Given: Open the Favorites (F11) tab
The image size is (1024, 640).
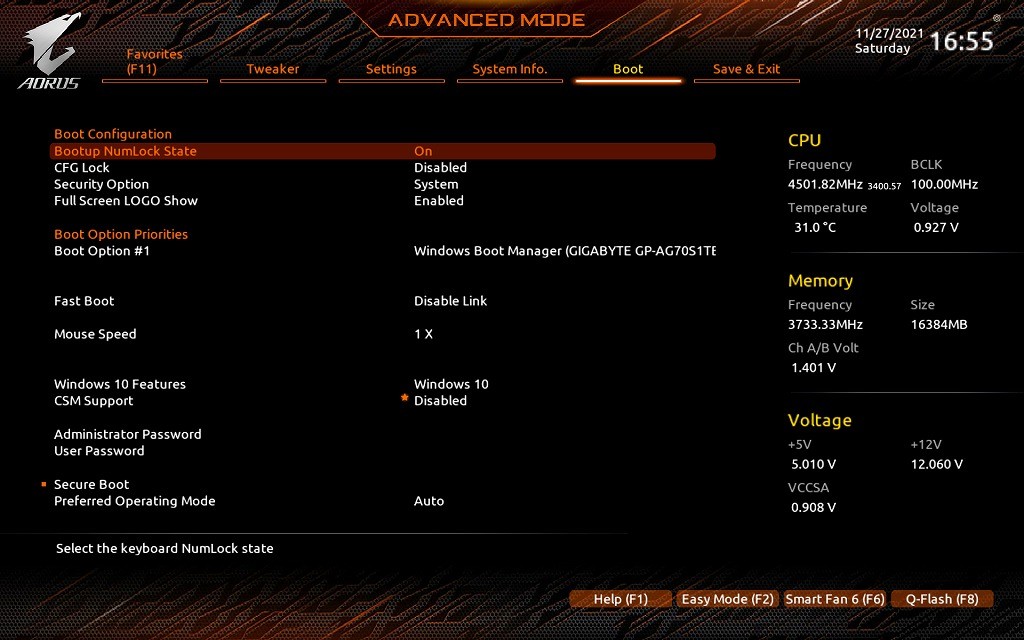Looking at the screenshot, I should coord(154,62).
